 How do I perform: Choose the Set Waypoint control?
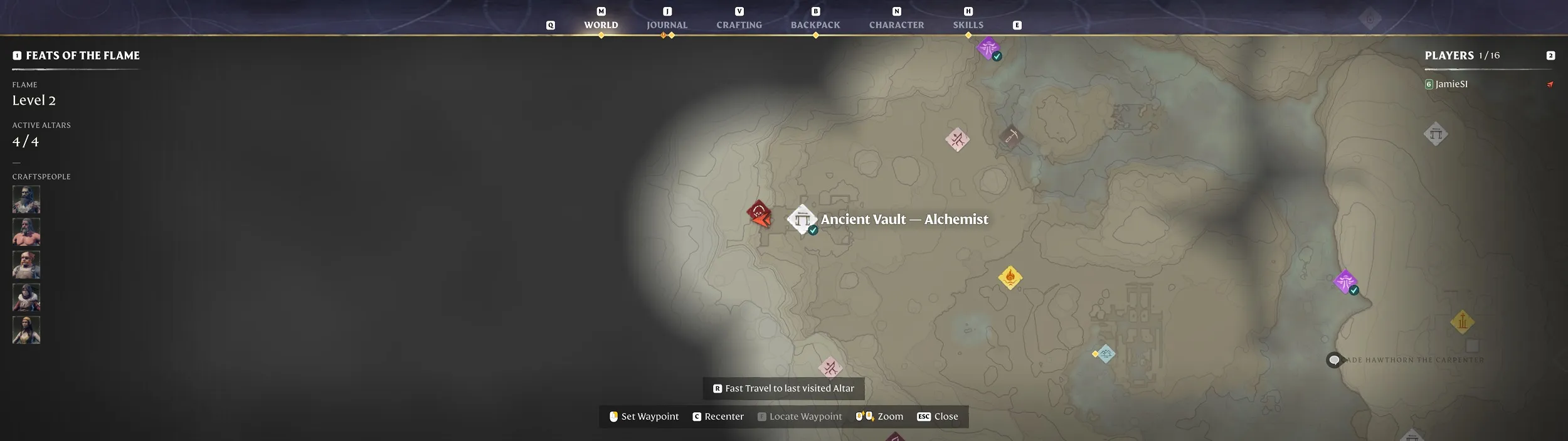[644, 417]
